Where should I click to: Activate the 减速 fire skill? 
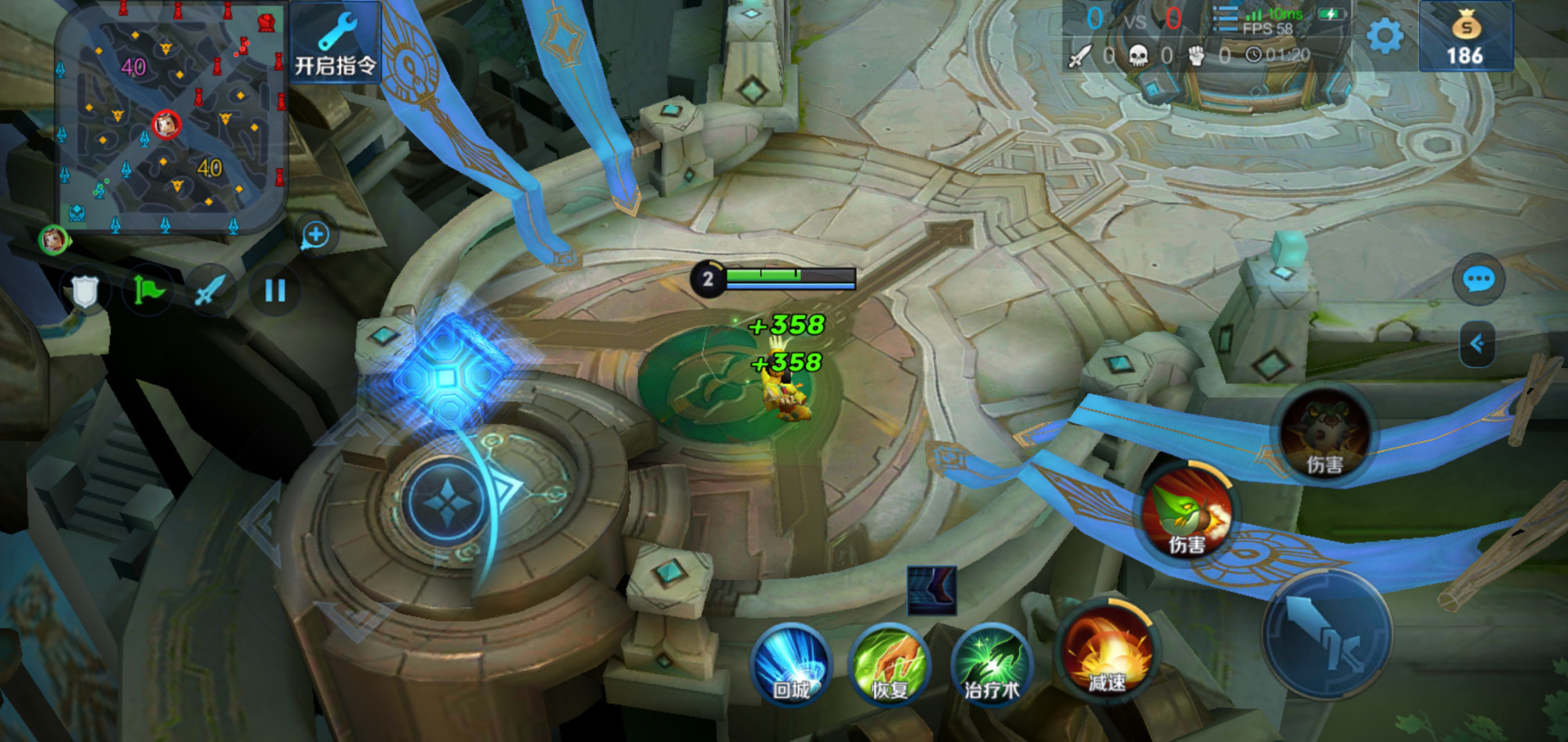coord(1107,653)
